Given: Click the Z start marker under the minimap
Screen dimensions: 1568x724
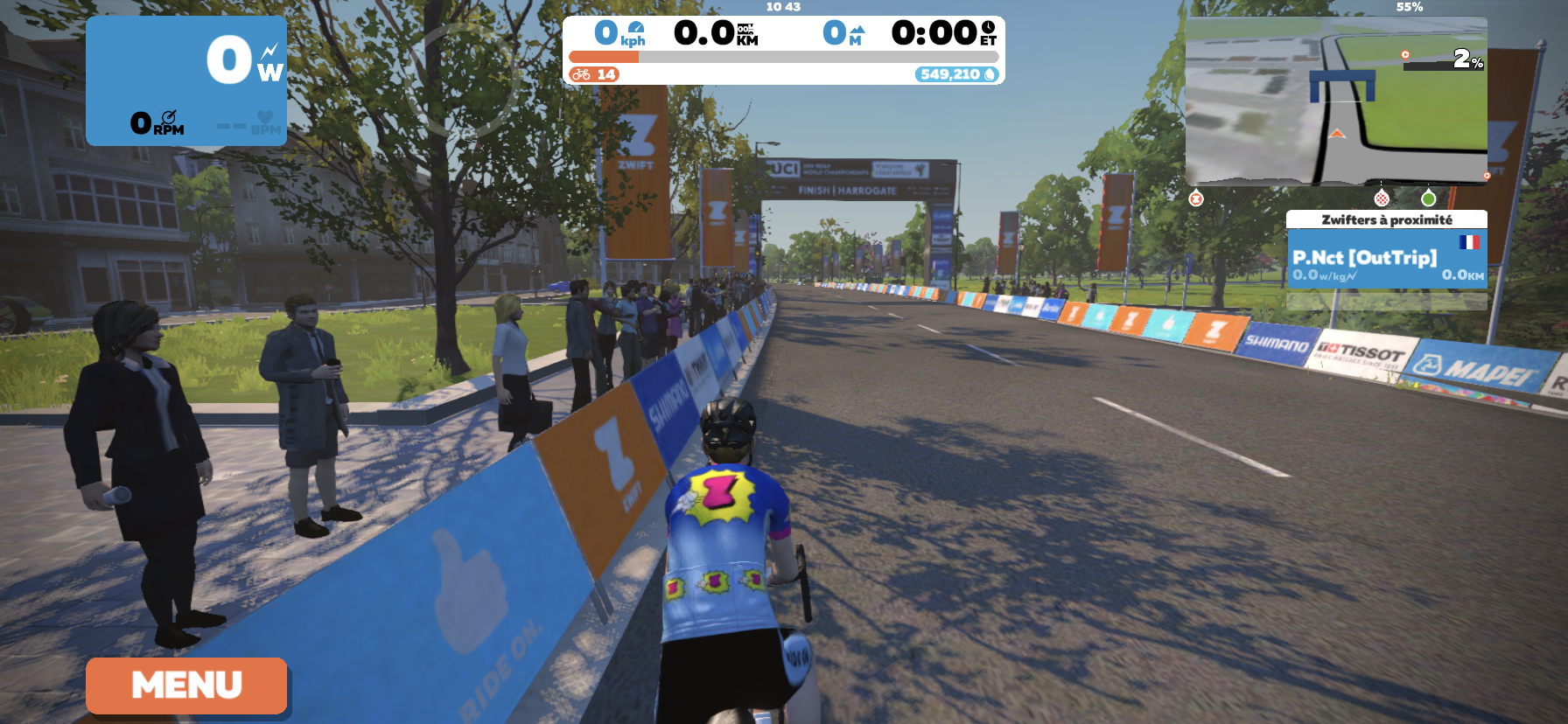Looking at the screenshot, I should (1196, 198).
